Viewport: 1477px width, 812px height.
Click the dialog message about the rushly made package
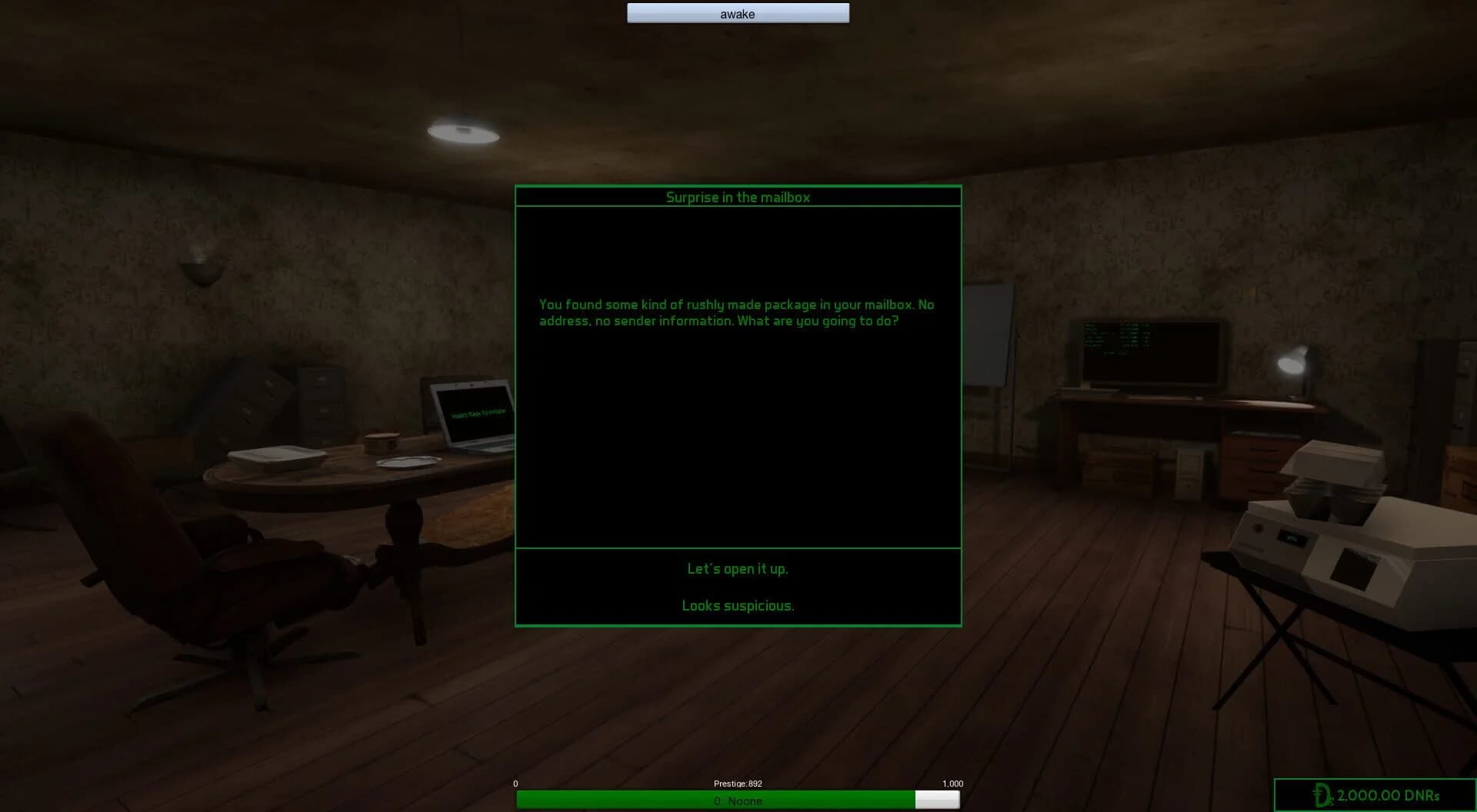(736, 312)
